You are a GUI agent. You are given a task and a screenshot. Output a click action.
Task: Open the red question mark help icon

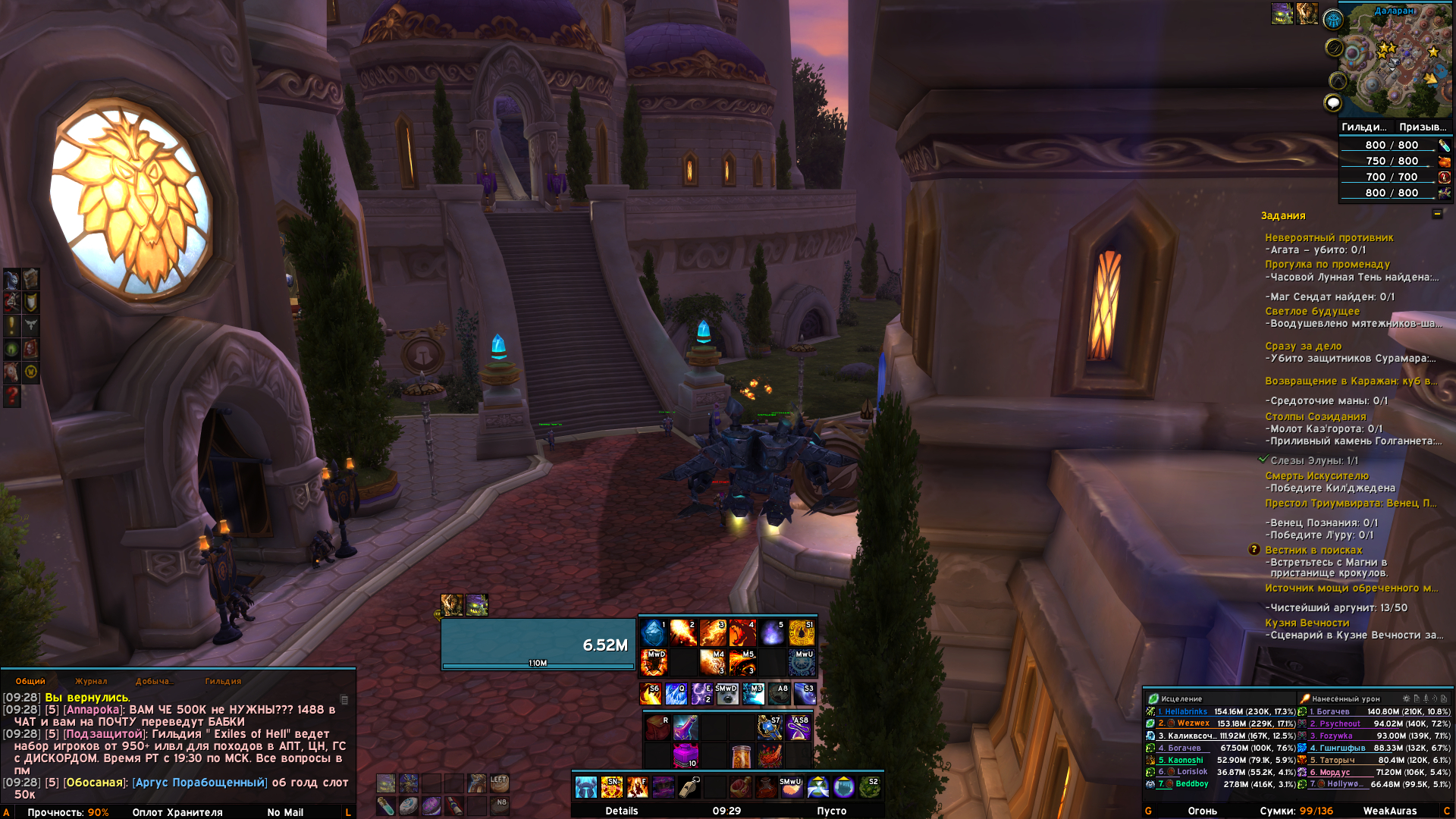pos(12,395)
